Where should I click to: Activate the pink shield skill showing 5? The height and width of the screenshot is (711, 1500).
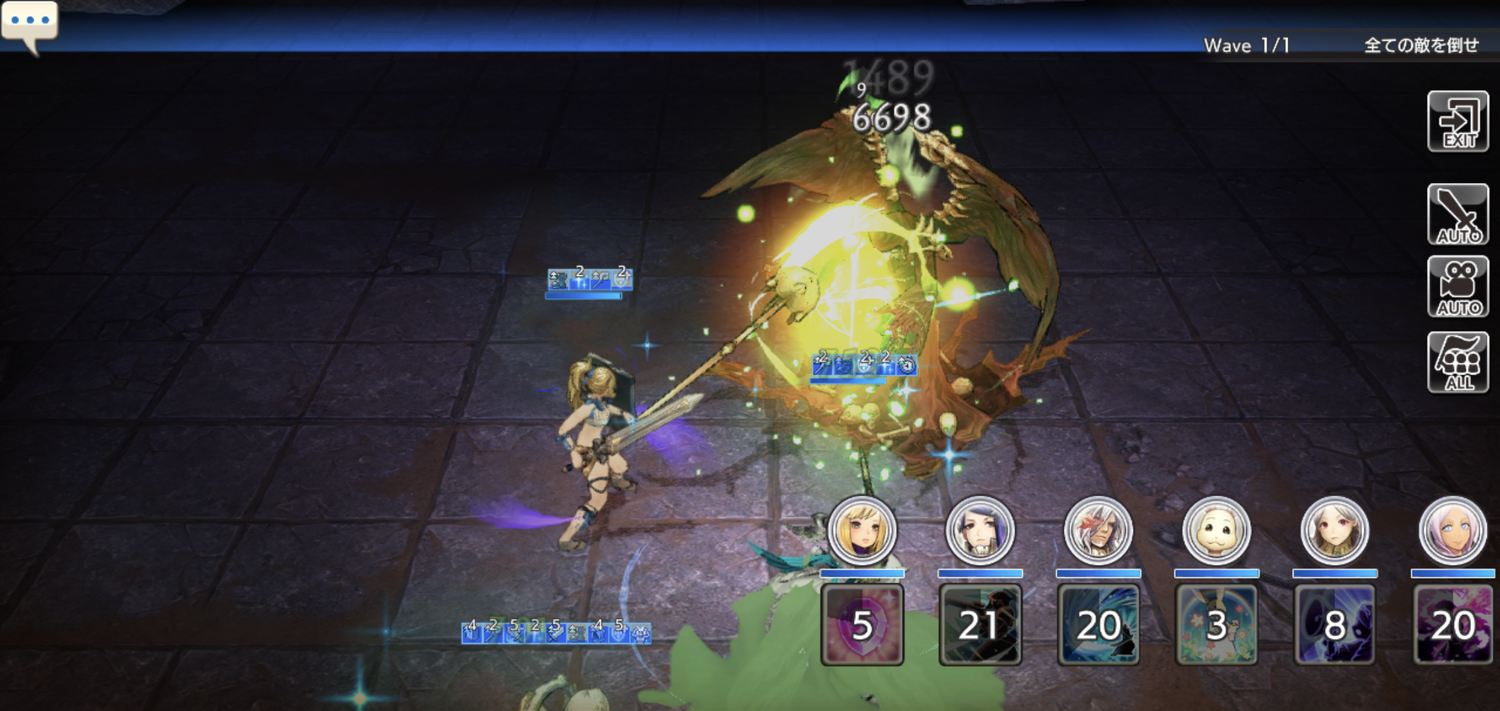coord(862,625)
